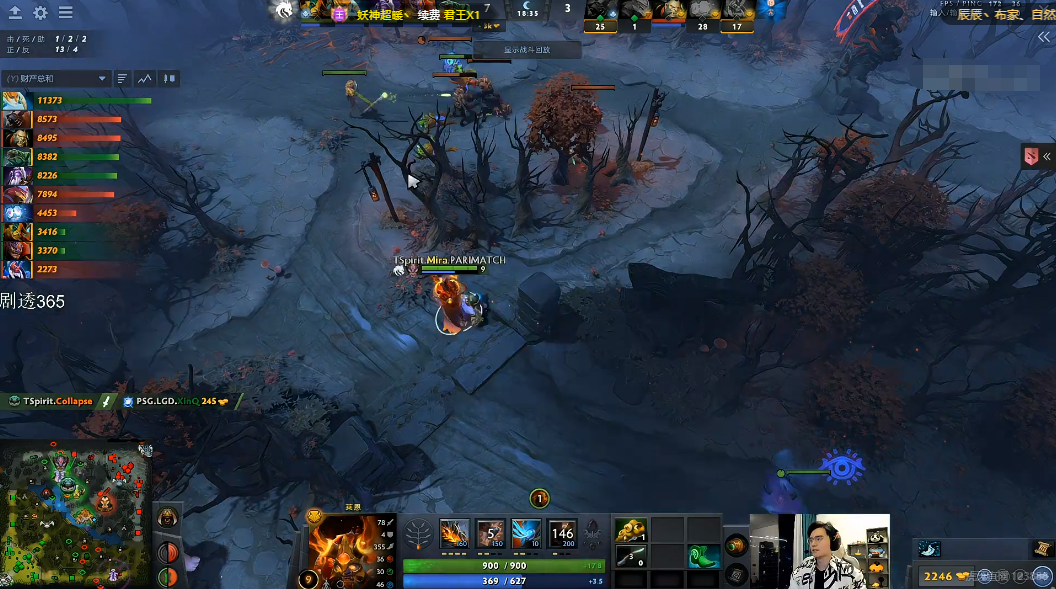Click the ability showing 5 cooldown

[x=490, y=533]
